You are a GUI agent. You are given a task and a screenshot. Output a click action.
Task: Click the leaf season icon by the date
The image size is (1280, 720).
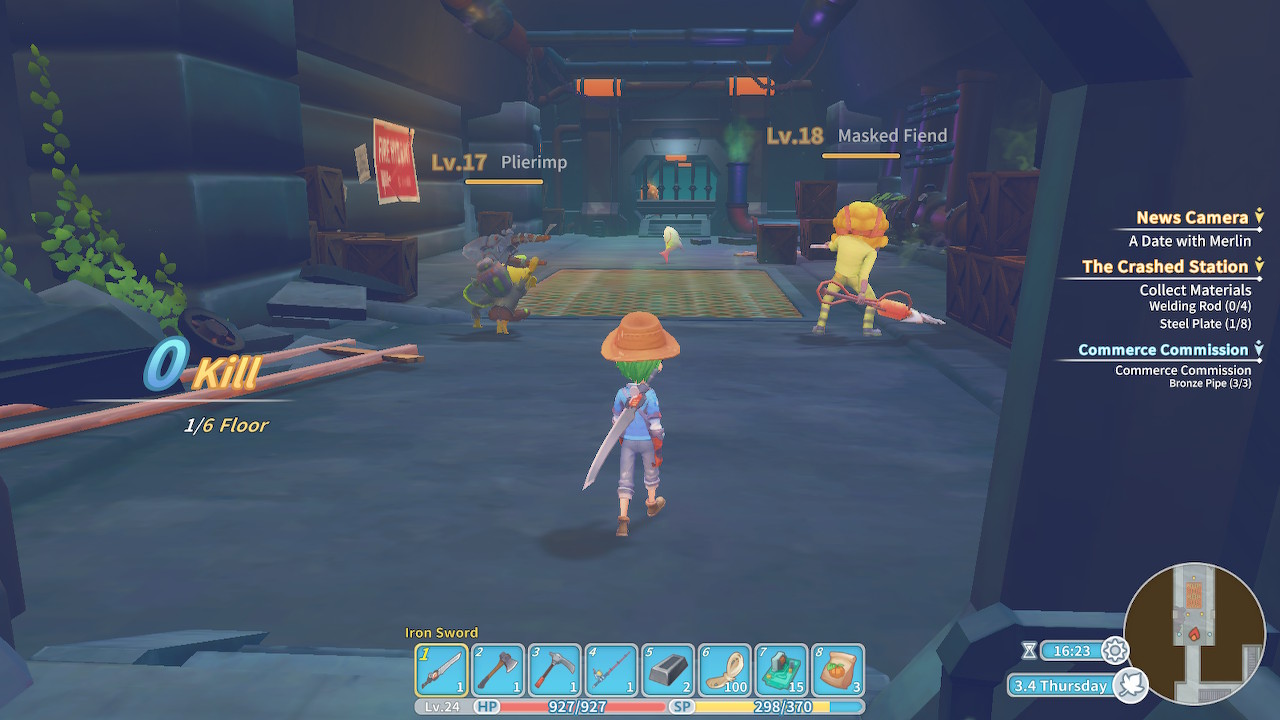point(1131,685)
